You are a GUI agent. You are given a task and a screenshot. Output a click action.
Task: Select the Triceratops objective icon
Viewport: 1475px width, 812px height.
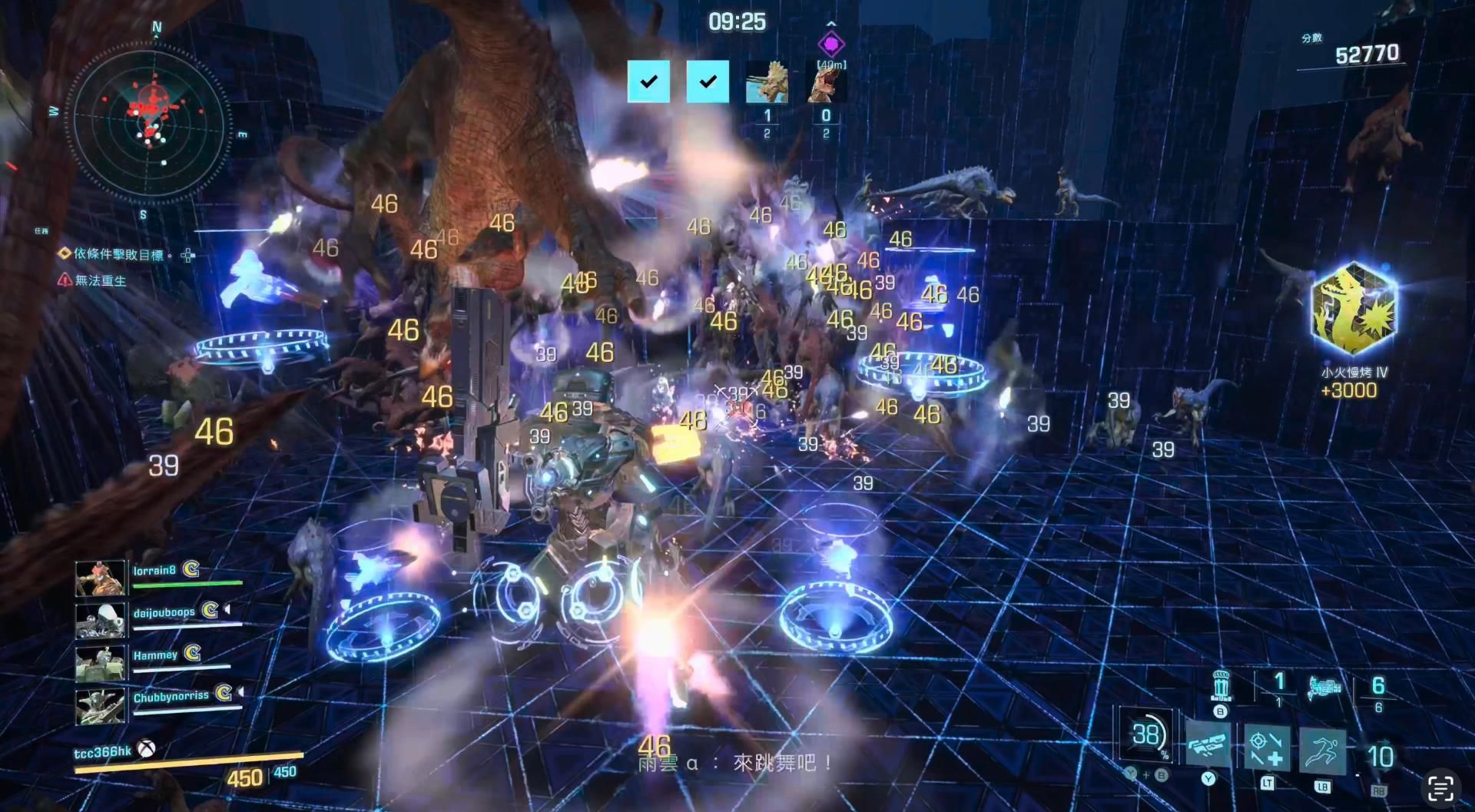767,82
